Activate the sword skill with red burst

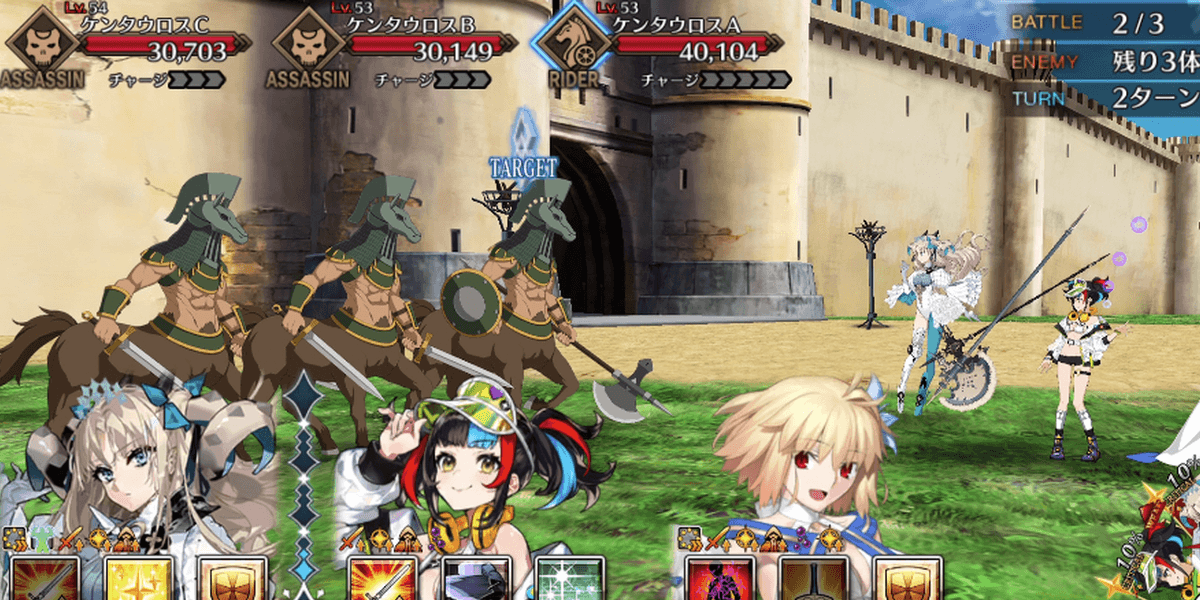383,578
